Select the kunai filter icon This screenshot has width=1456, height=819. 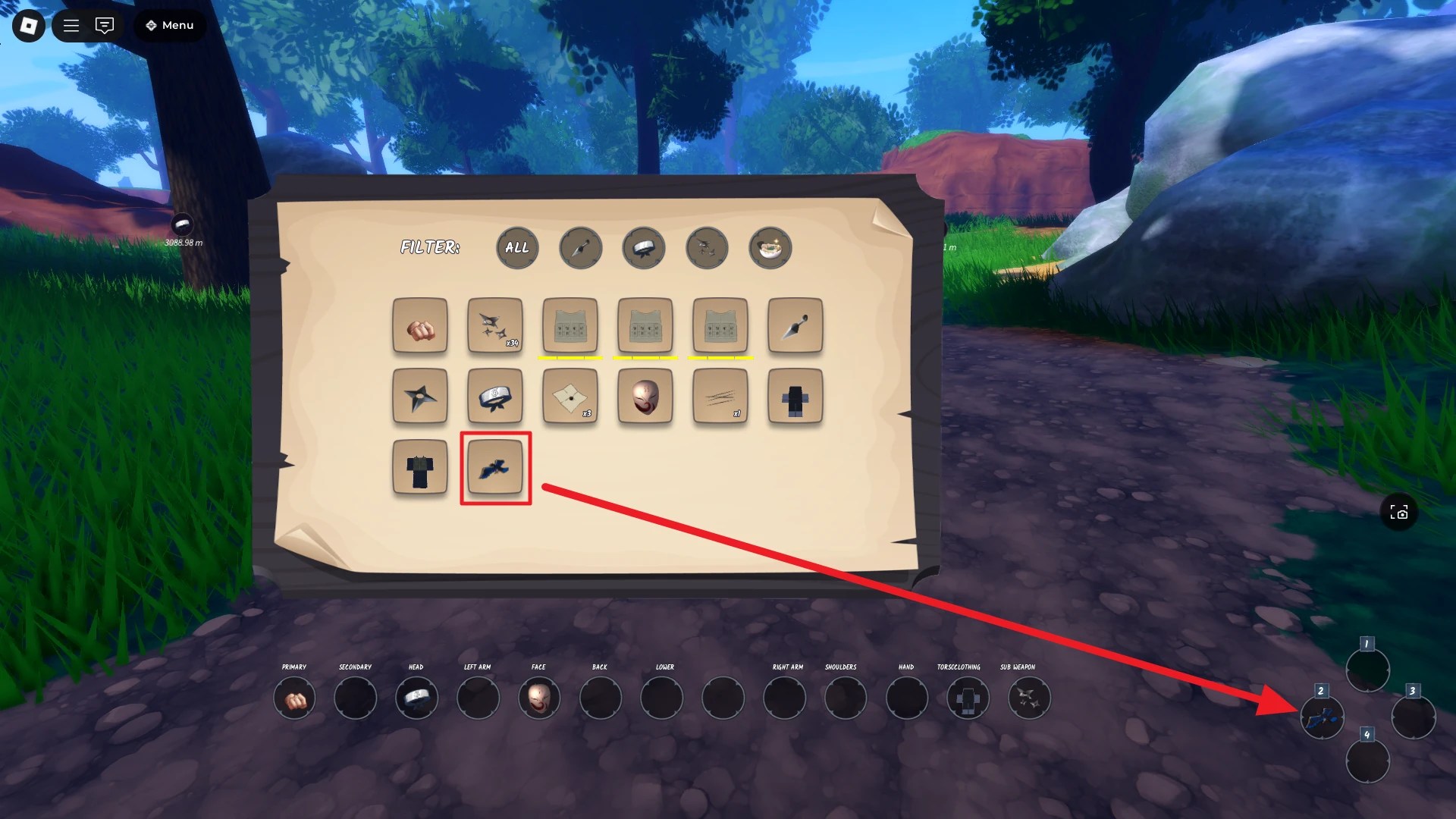[581, 247]
